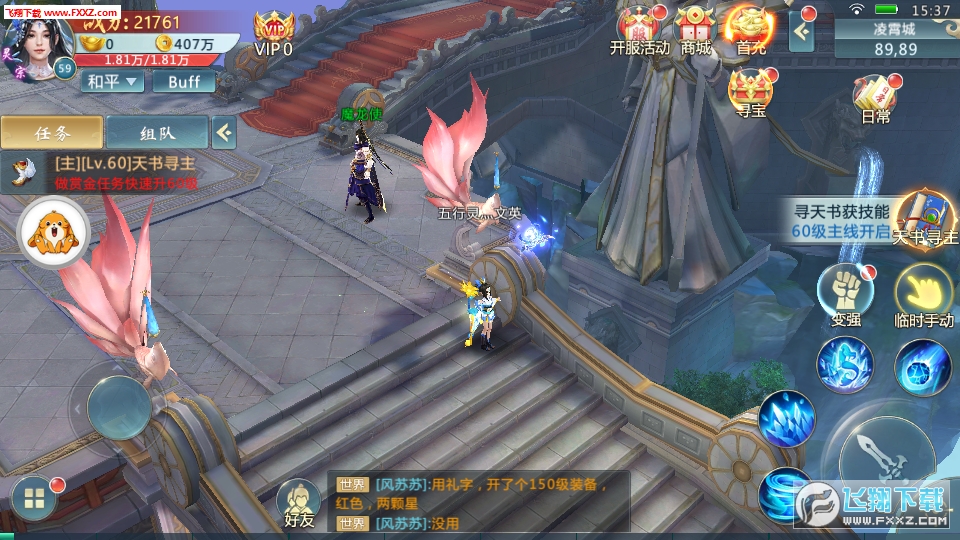
Task: Switch to the 组队 team tab
Action: 157,131
